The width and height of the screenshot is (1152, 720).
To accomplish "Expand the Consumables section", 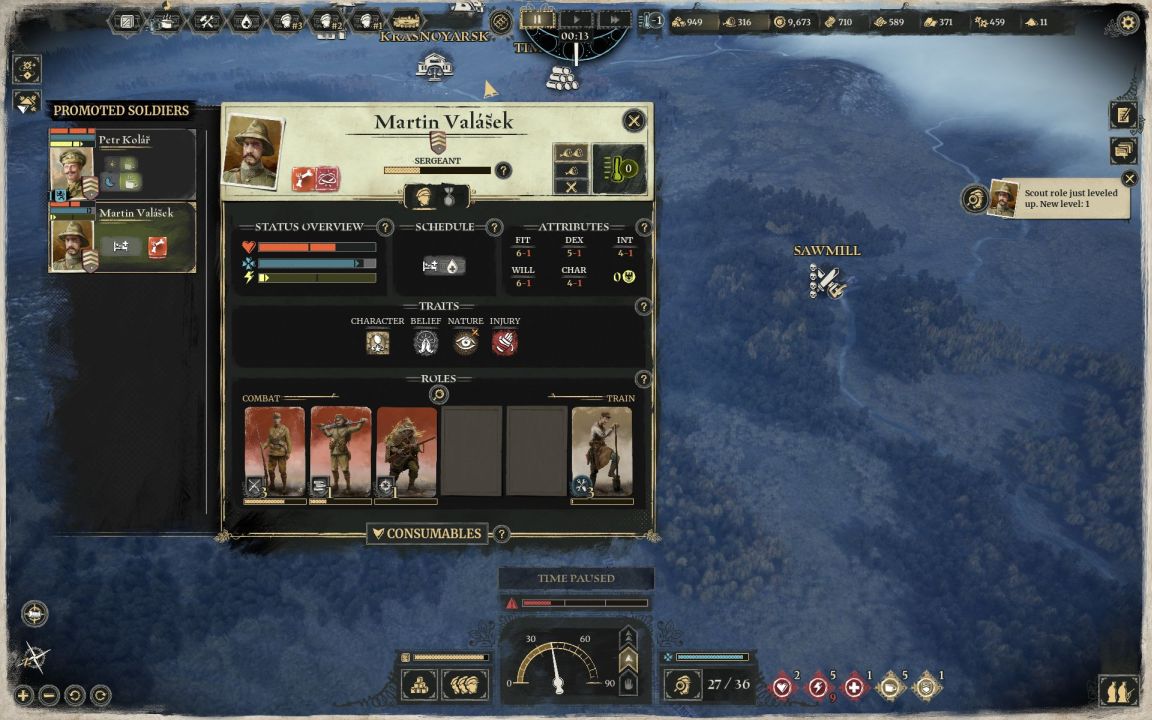I will (x=427, y=534).
